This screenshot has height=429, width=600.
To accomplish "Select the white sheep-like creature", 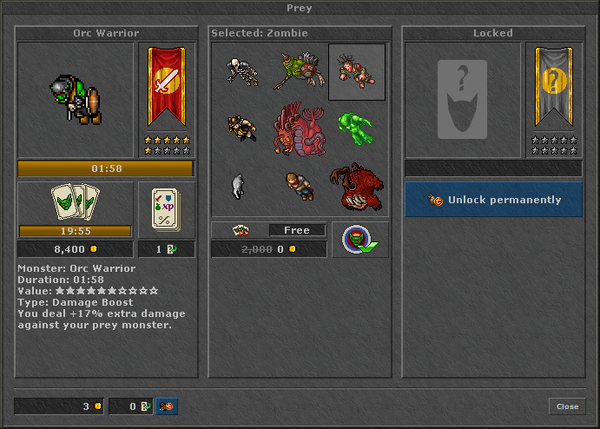I will pos(238,185).
